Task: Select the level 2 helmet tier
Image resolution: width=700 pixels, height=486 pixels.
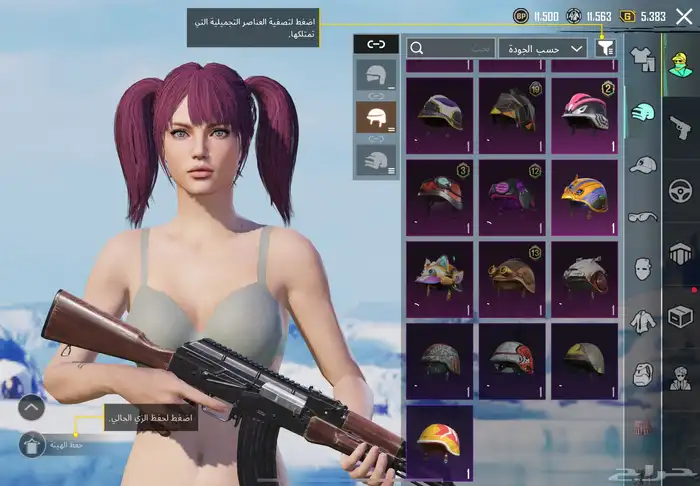Action: pos(376,117)
